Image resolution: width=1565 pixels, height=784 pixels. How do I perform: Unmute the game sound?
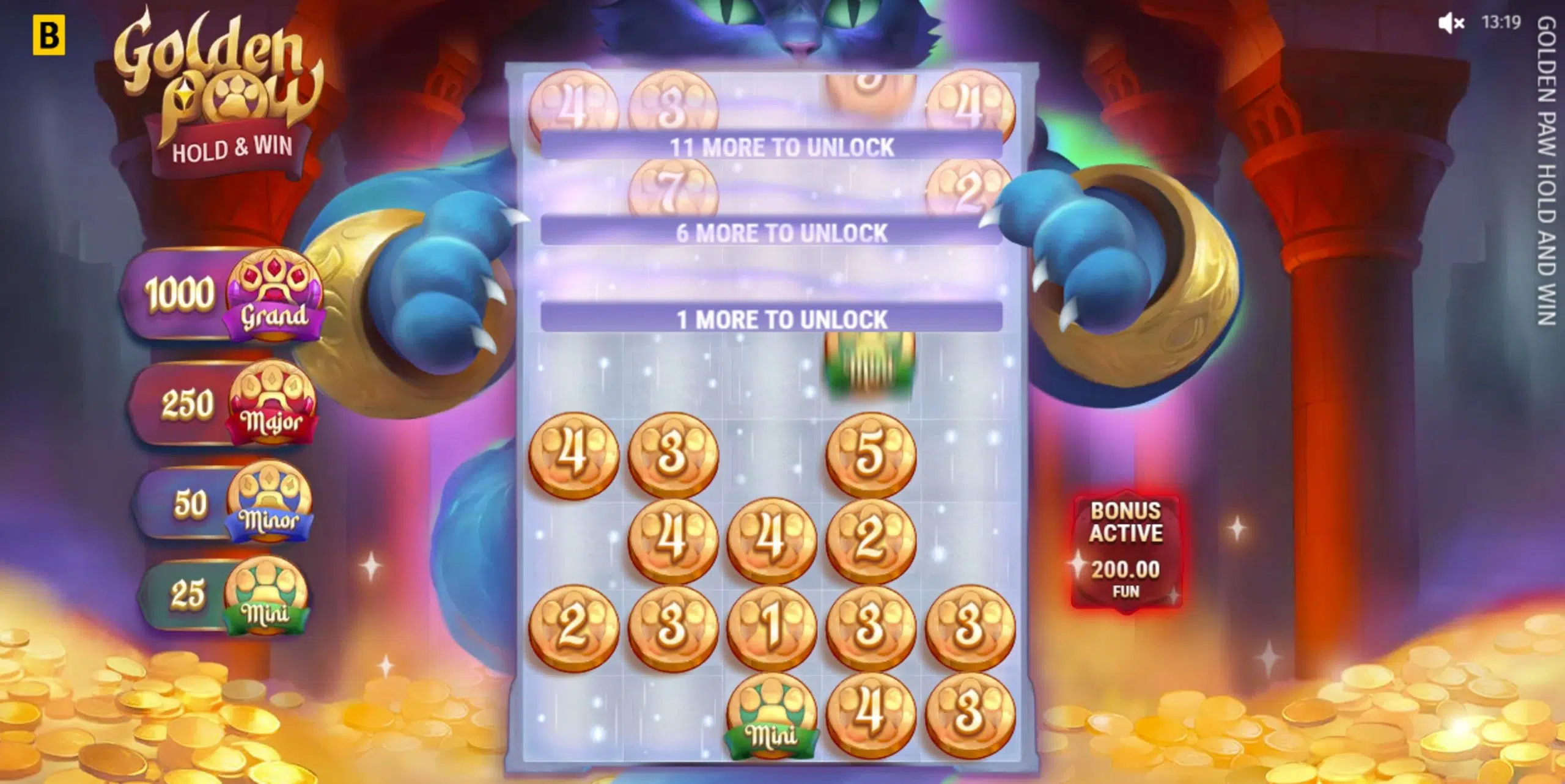coord(1452,23)
